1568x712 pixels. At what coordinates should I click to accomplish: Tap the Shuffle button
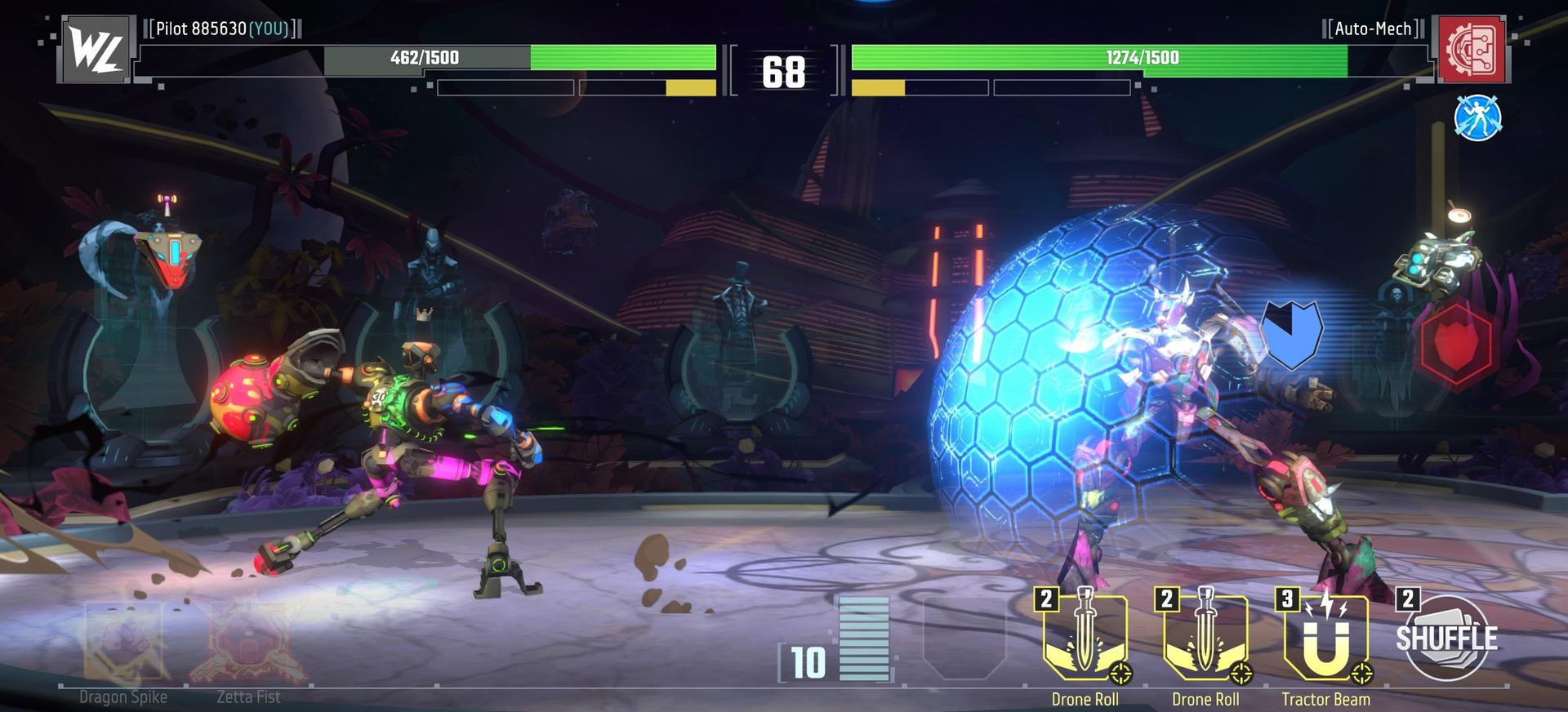1446,639
